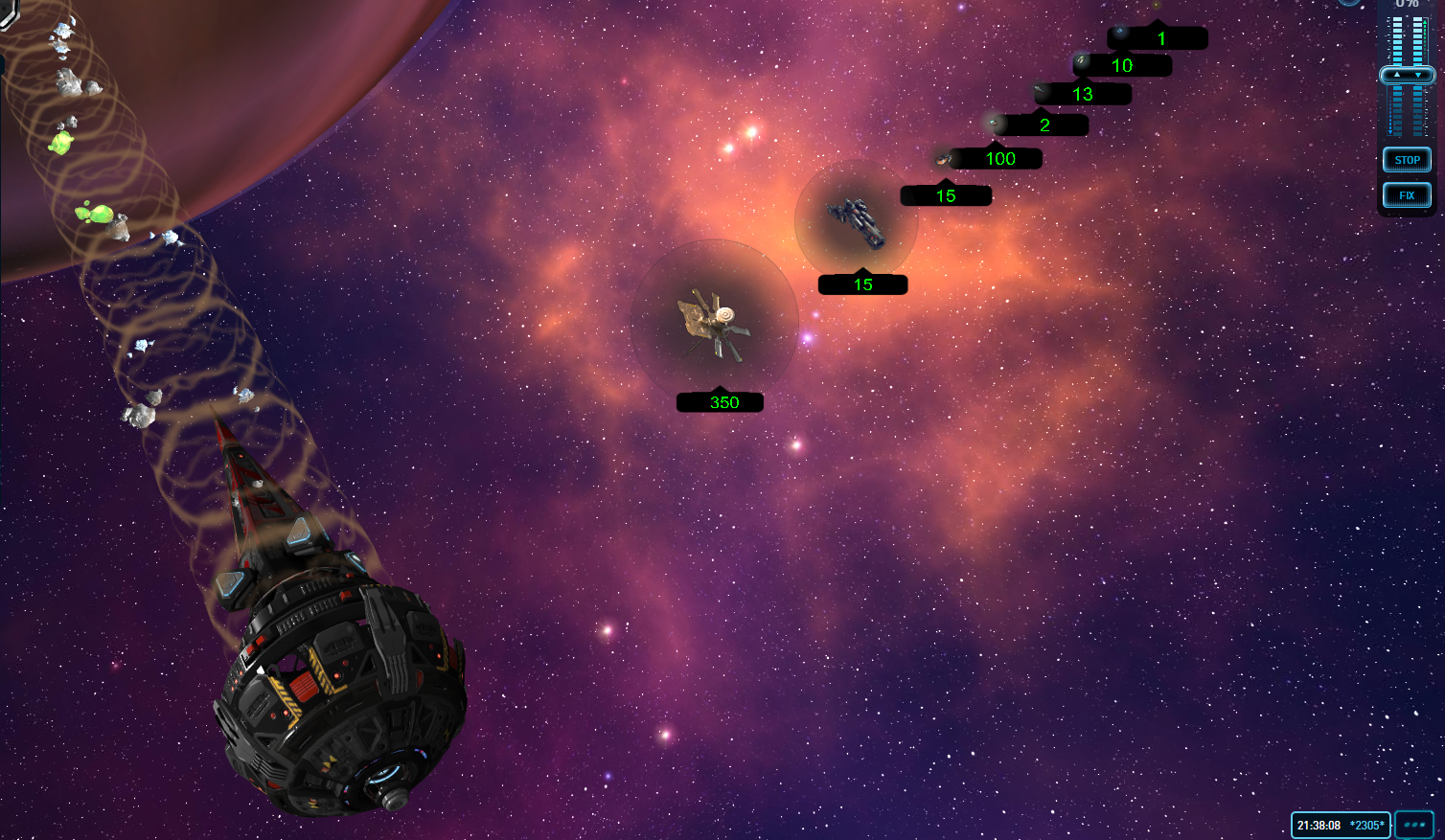
Task: Open the three-dots menu button
Action: click(x=1413, y=825)
